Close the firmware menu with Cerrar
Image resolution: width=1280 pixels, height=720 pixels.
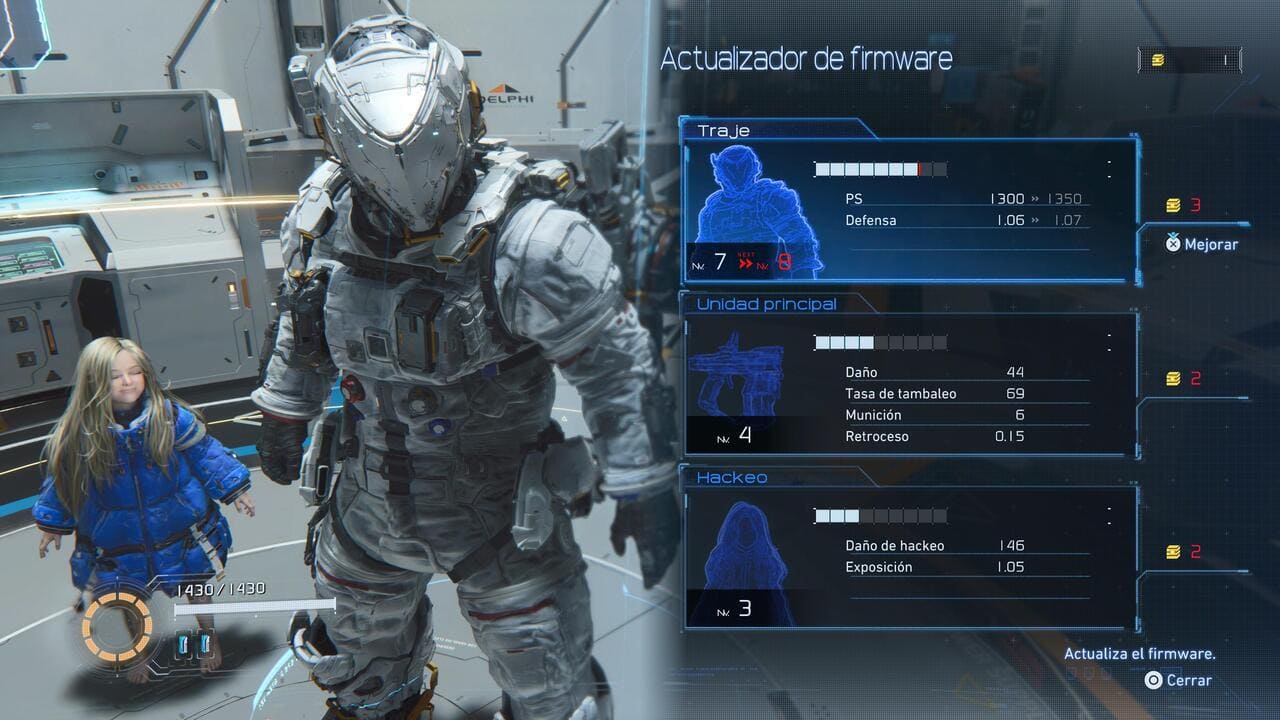pyautogui.click(x=1179, y=680)
